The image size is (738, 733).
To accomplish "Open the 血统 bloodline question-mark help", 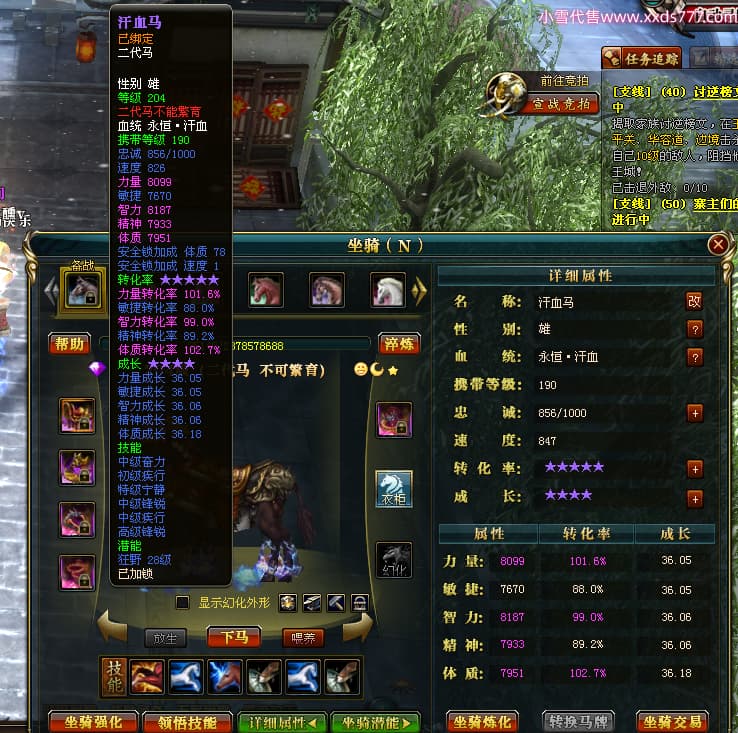I will pyautogui.click(x=695, y=357).
